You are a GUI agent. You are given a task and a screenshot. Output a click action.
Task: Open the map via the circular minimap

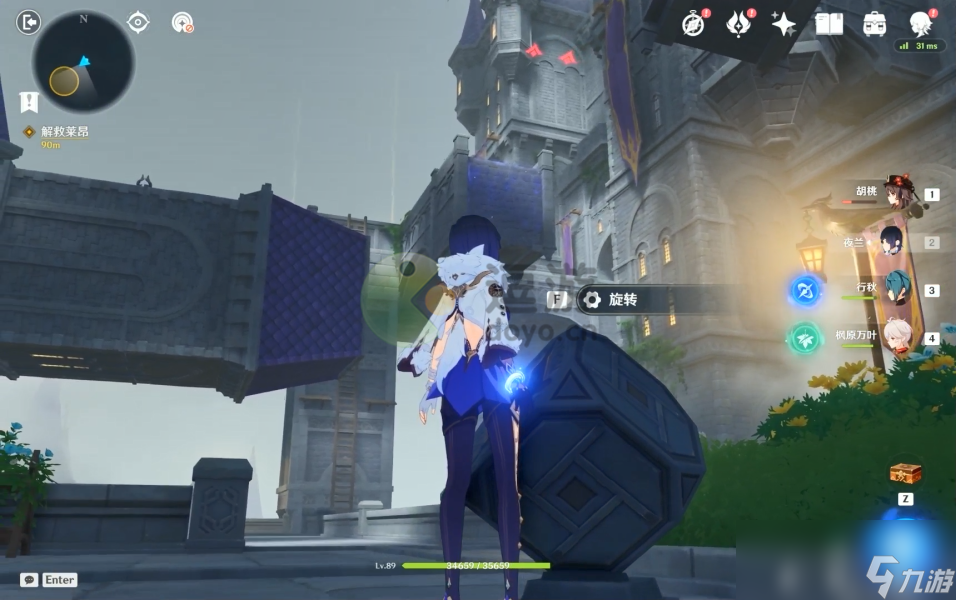tap(83, 62)
